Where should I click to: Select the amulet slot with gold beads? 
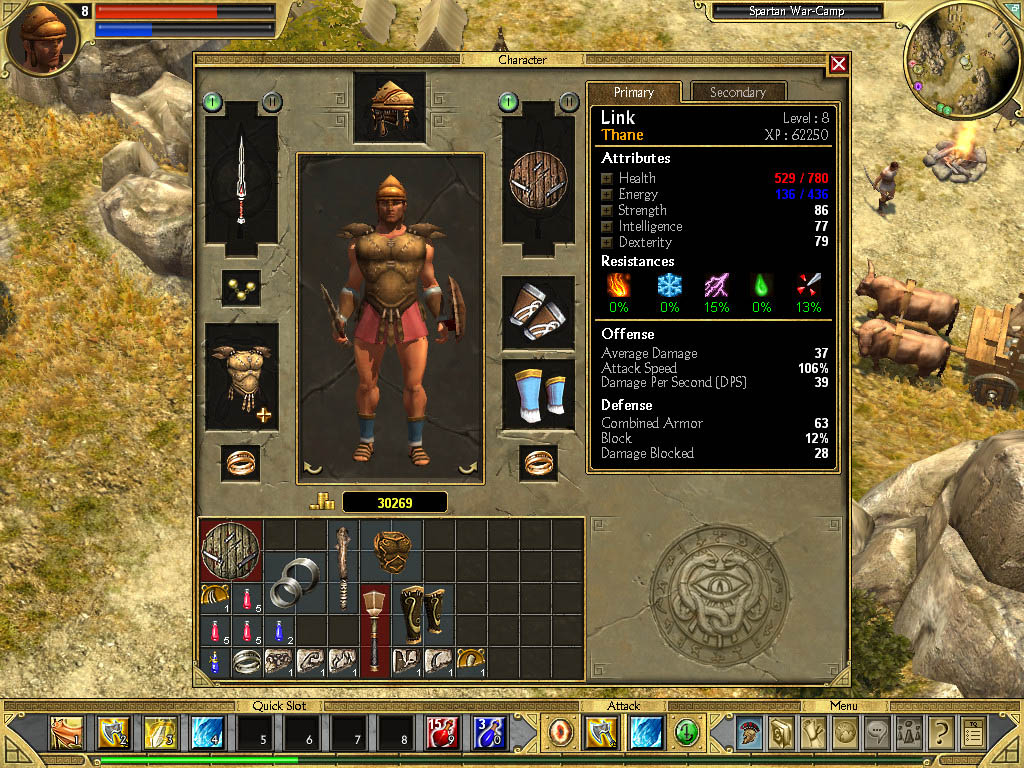point(241,288)
